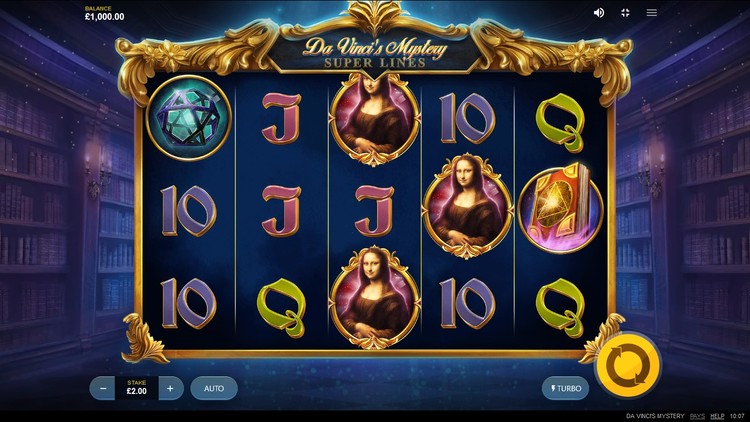The width and height of the screenshot is (750, 422).
Task: Toggle Turbo mode
Action: point(564,388)
